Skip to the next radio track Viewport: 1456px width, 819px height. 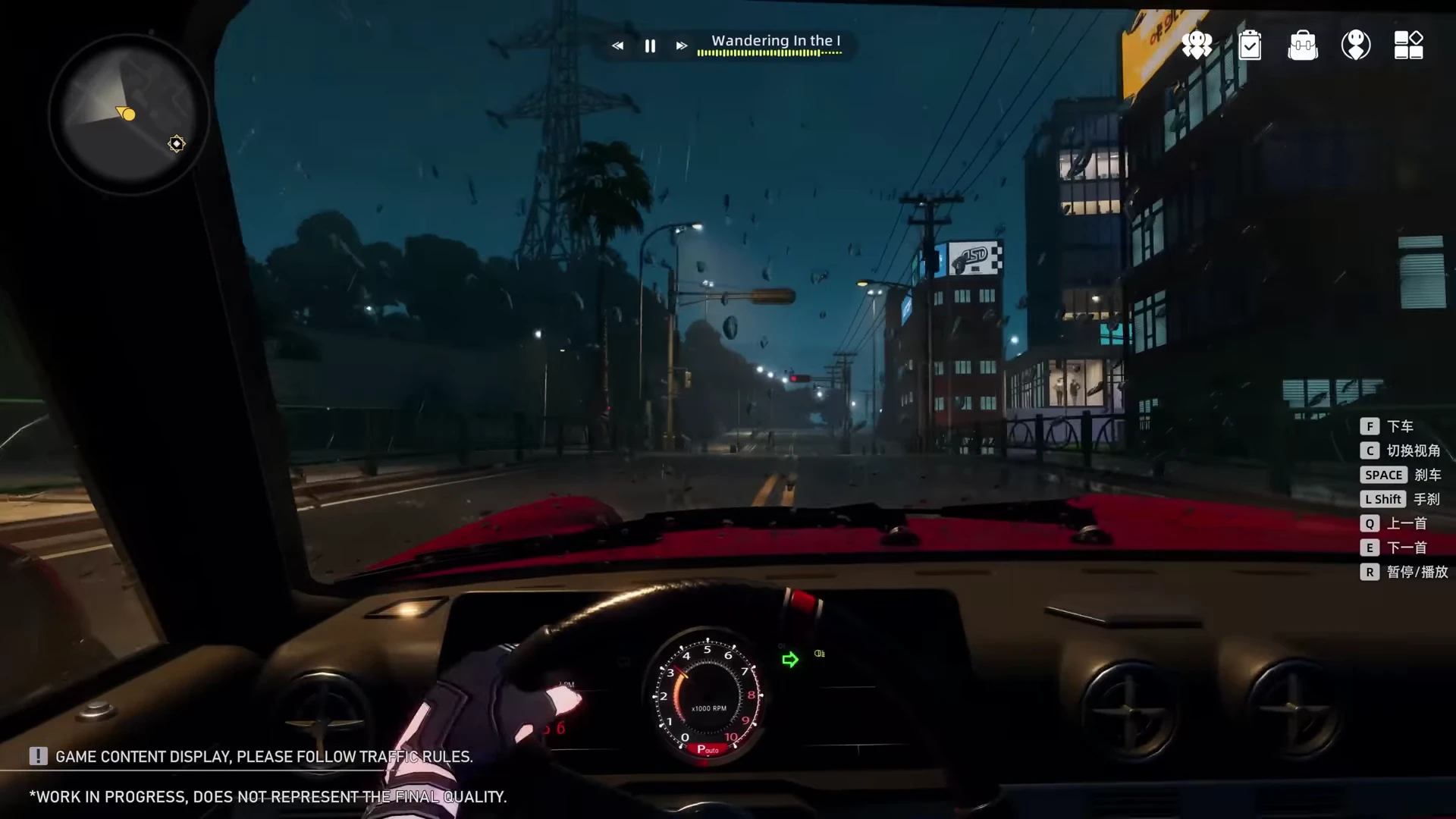[682, 46]
